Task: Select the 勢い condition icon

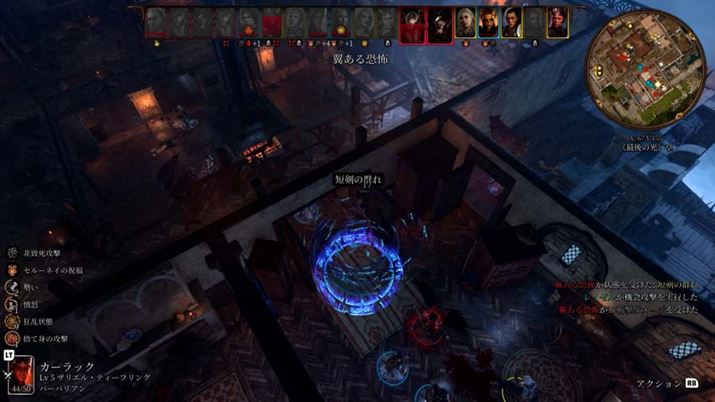Action: point(11,287)
